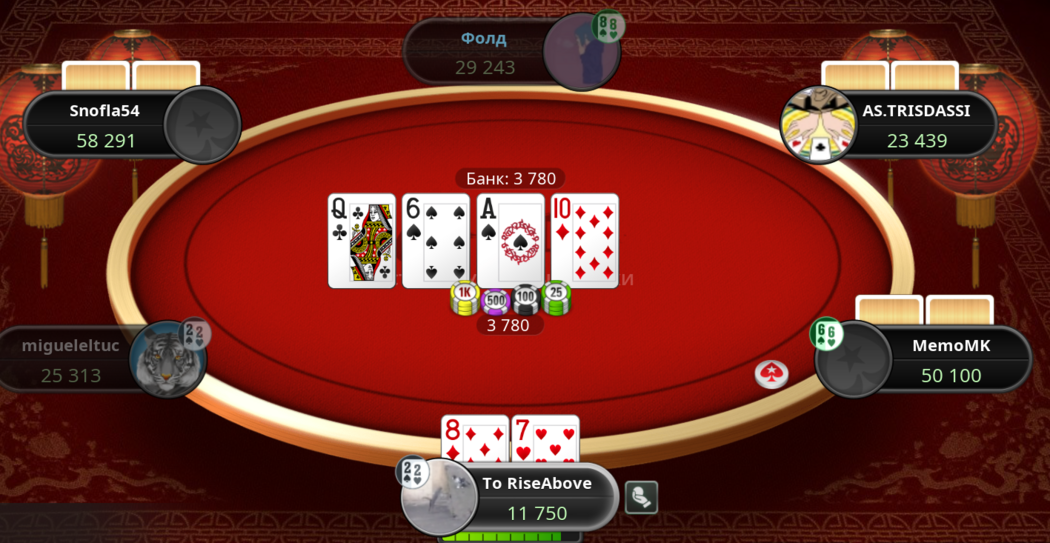Click the pocket twos badge on migueleltuc

point(195,333)
